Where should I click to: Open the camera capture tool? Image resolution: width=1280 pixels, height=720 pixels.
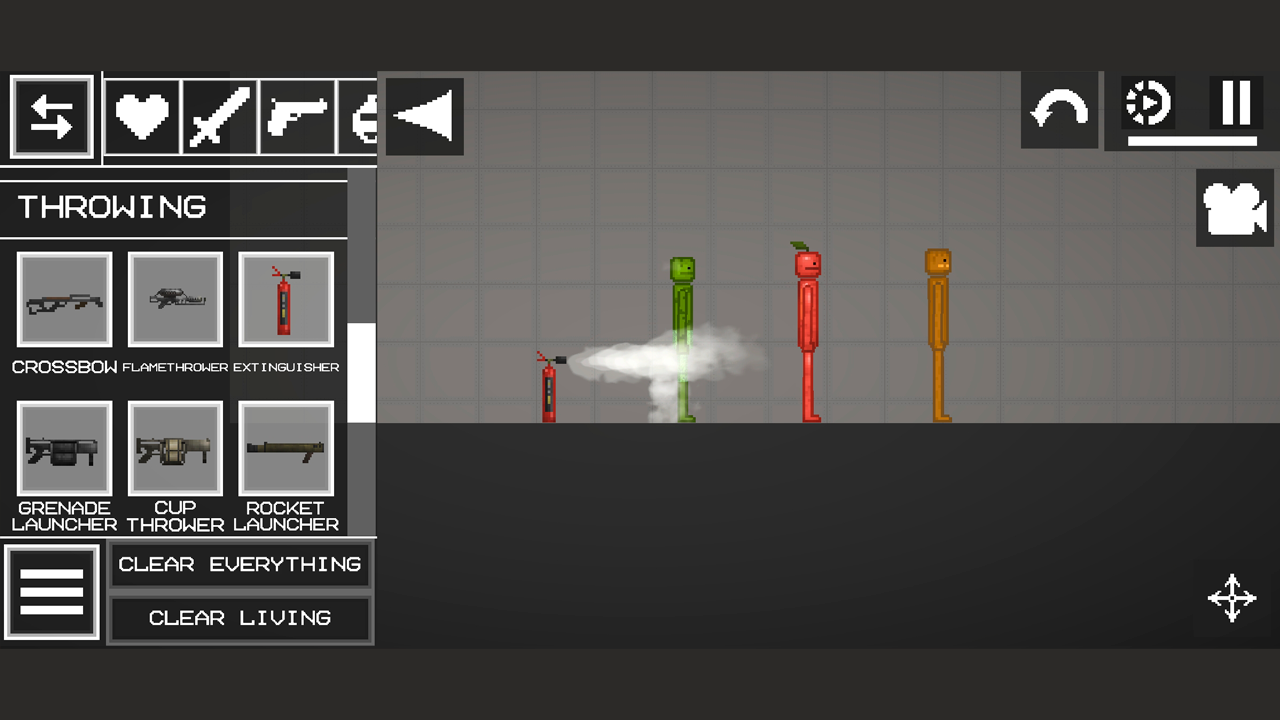click(1235, 207)
